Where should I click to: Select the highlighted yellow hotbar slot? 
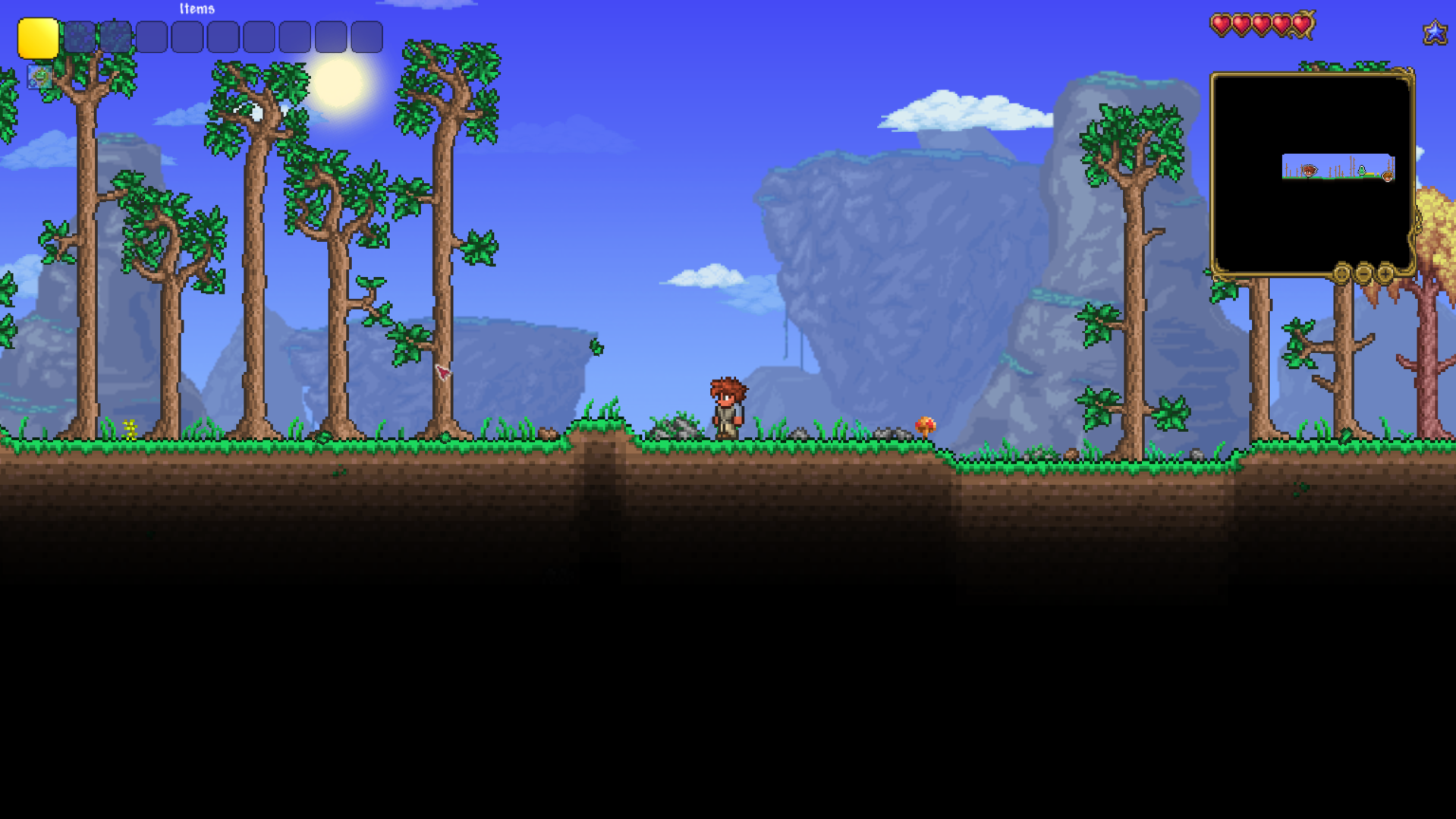38,38
